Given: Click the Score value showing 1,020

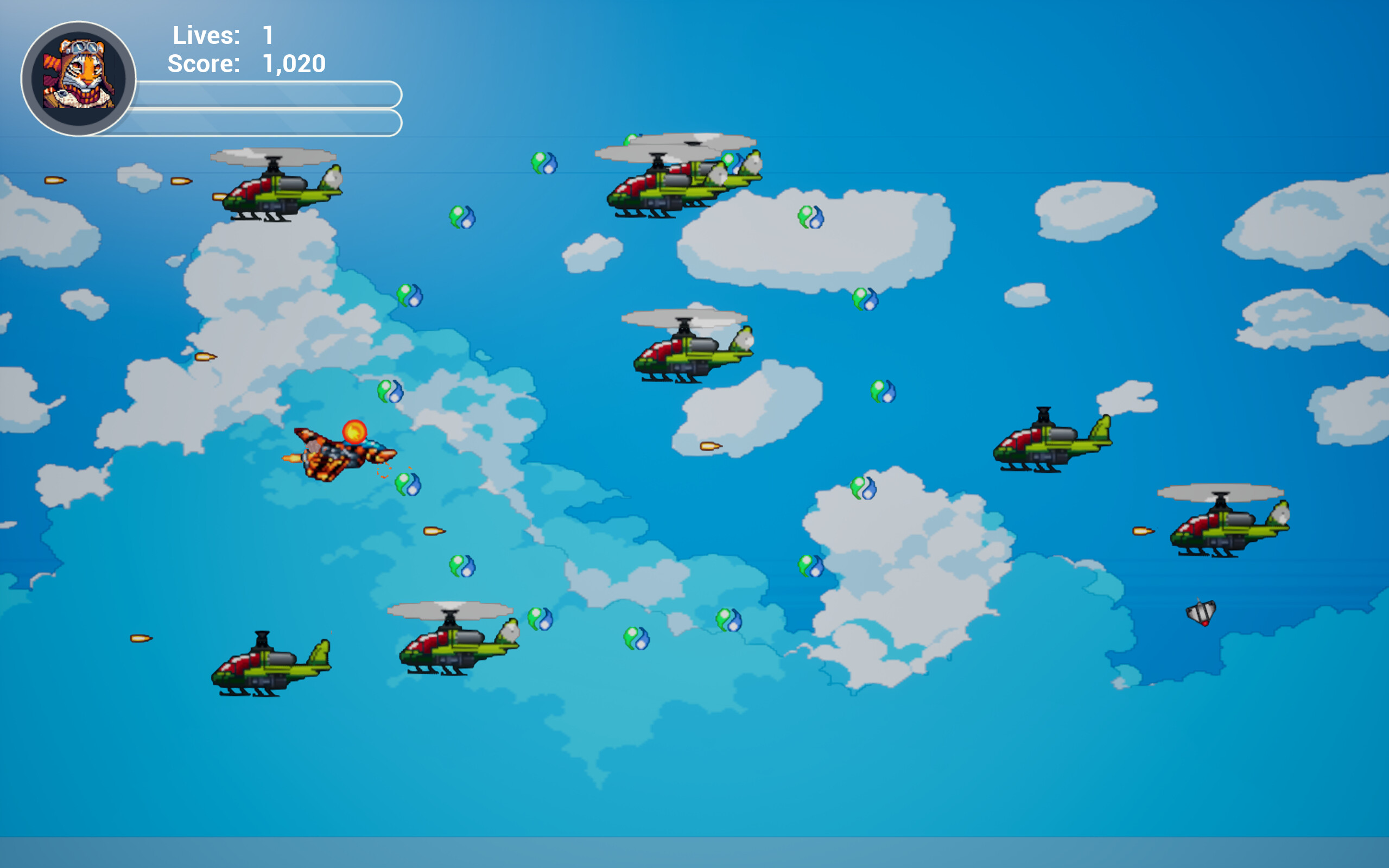Looking at the screenshot, I should pyautogui.click(x=294, y=64).
